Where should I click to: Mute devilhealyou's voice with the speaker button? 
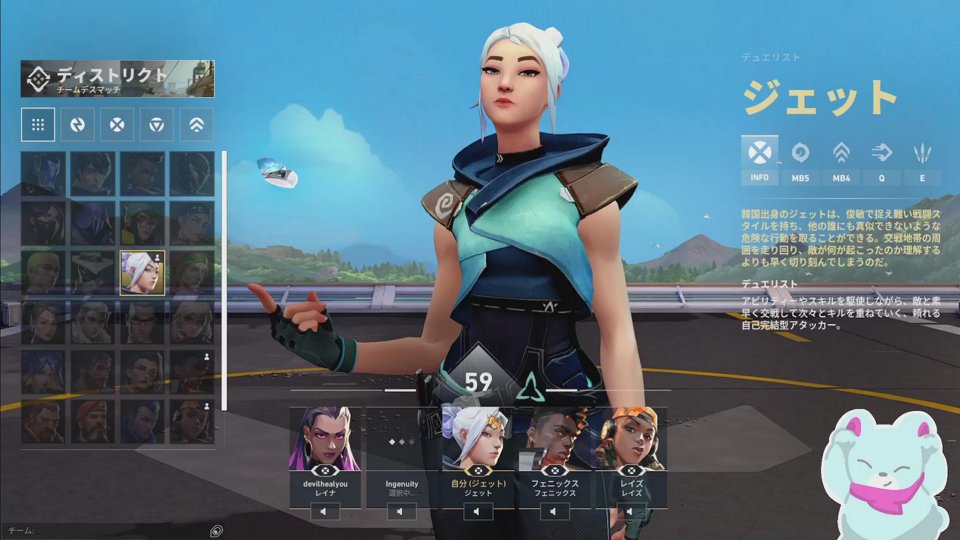(325, 512)
